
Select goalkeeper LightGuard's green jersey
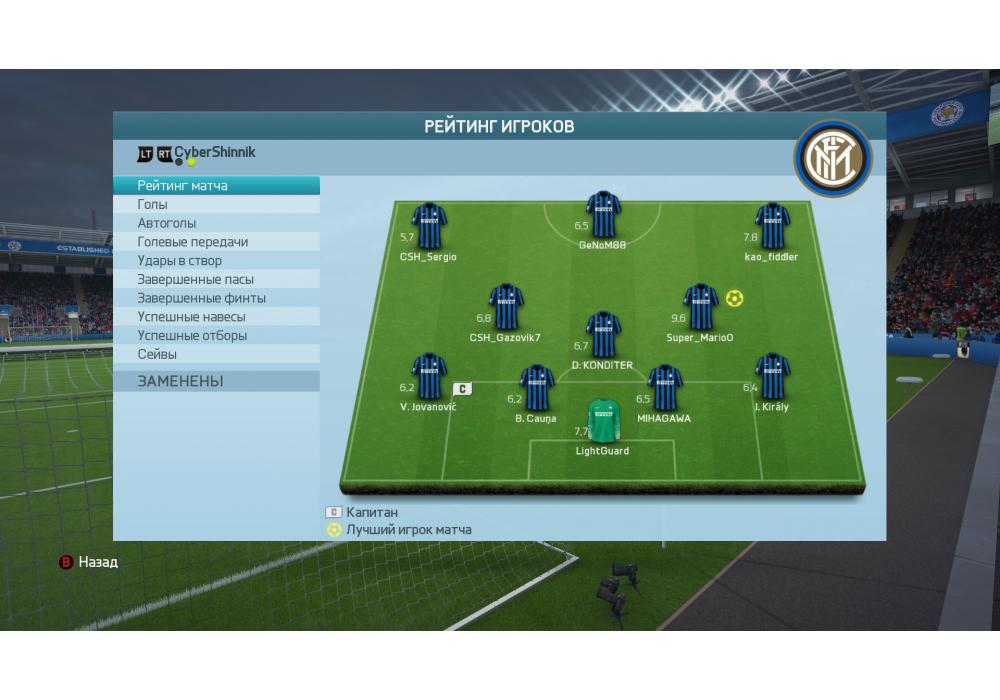(603, 421)
